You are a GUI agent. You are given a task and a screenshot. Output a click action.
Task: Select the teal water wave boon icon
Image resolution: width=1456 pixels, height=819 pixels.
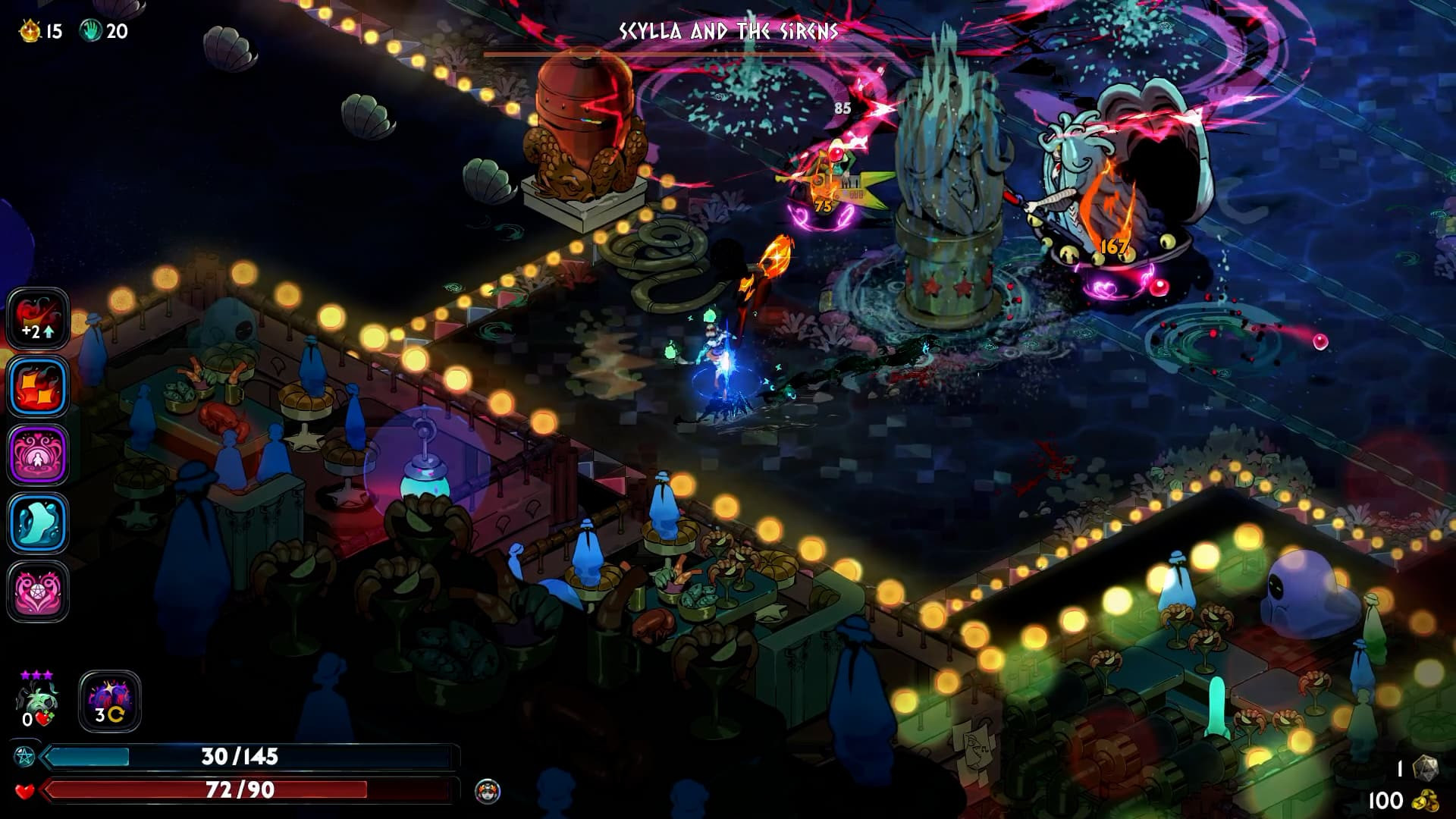tap(38, 523)
